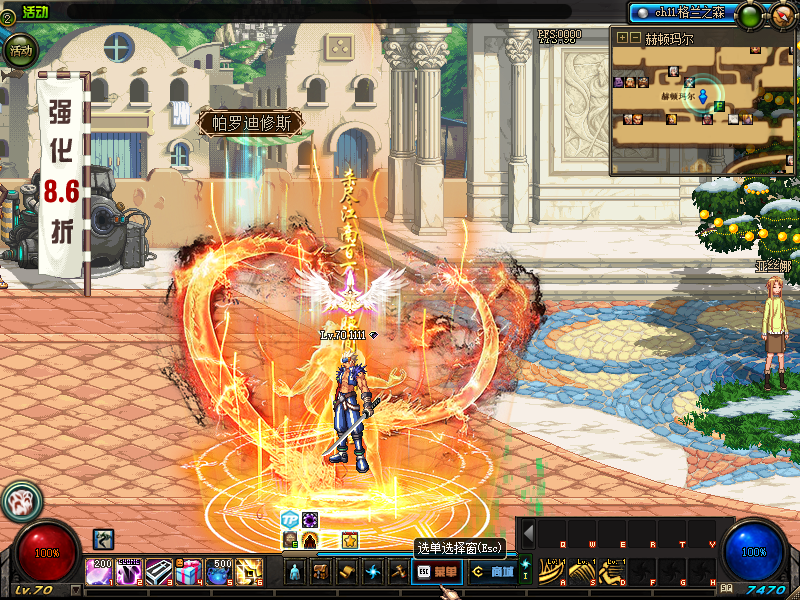Use the hotbar item with 500 count
This screenshot has height=600, width=800.
(x=219, y=572)
